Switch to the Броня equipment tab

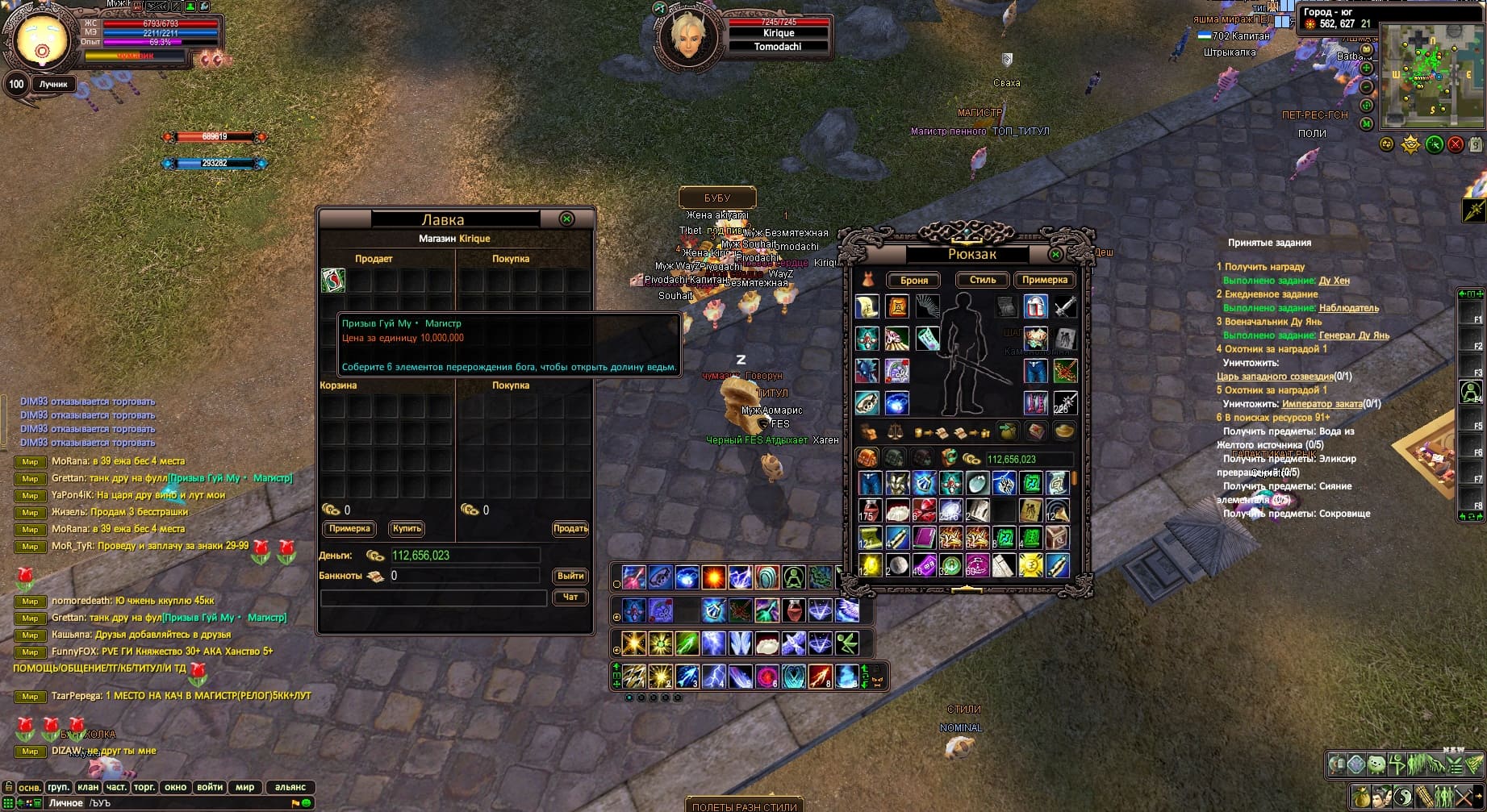914,281
